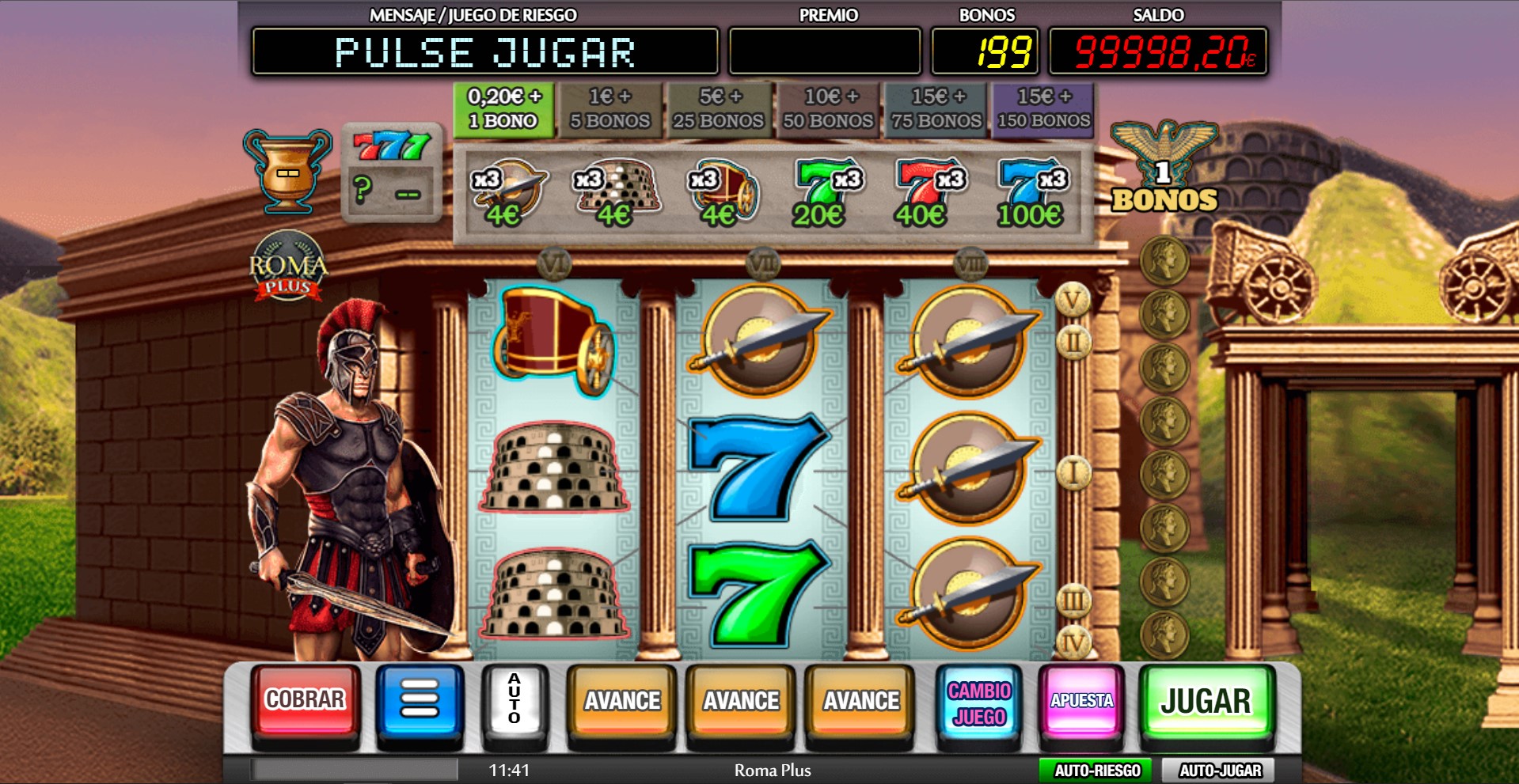Open the 777 mystery prize panel

[x=392, y=171]
